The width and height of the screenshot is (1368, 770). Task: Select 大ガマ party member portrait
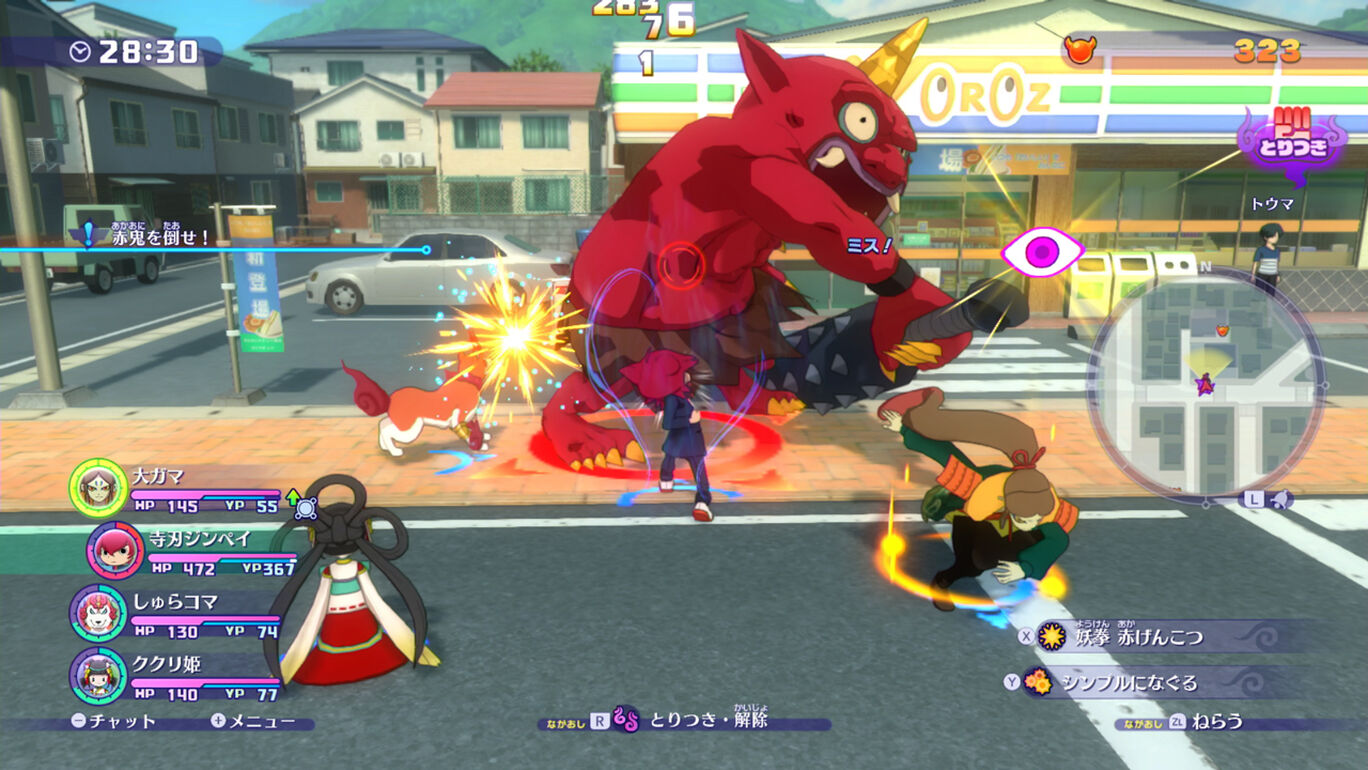click(x=98, y=487)
